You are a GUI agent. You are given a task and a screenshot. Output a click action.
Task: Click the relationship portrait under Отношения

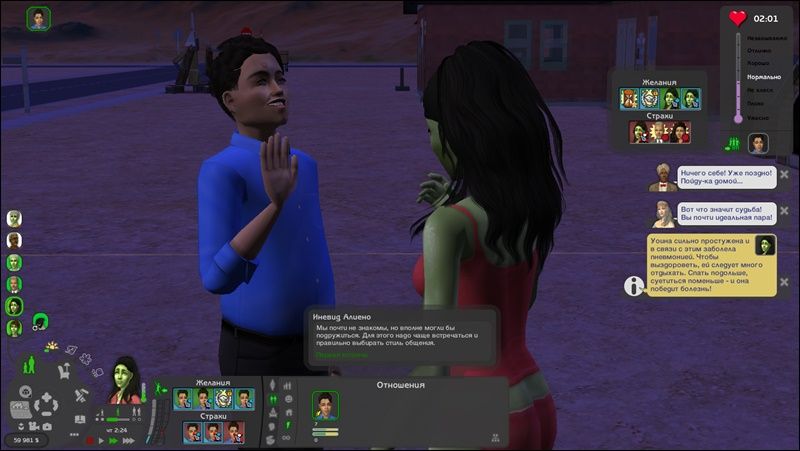tap(326, 405)
